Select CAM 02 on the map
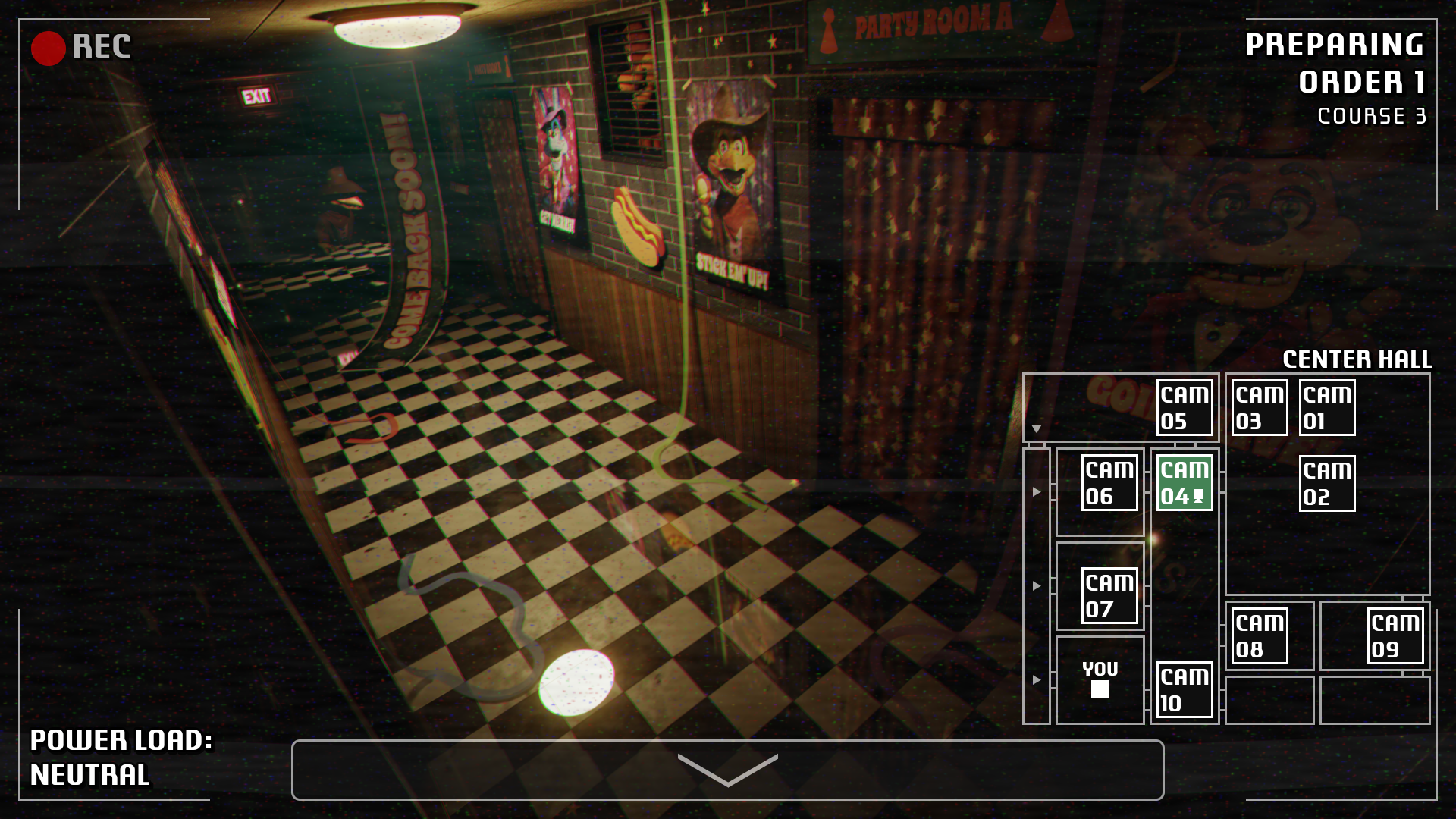Screen dimensions: 1456x819 pos(1326,484)
